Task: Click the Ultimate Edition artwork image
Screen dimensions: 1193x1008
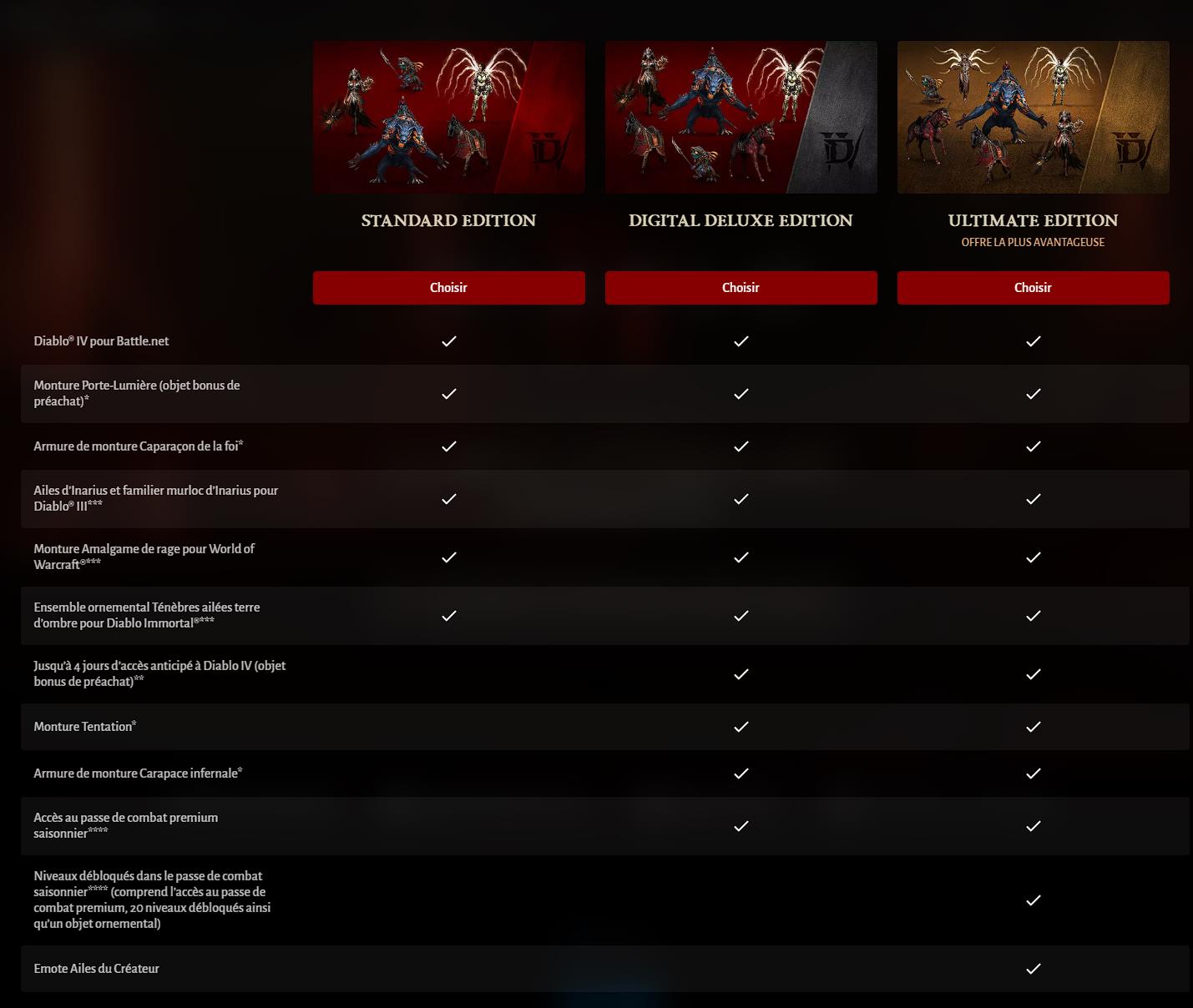Action: [x=1033, y=117]
